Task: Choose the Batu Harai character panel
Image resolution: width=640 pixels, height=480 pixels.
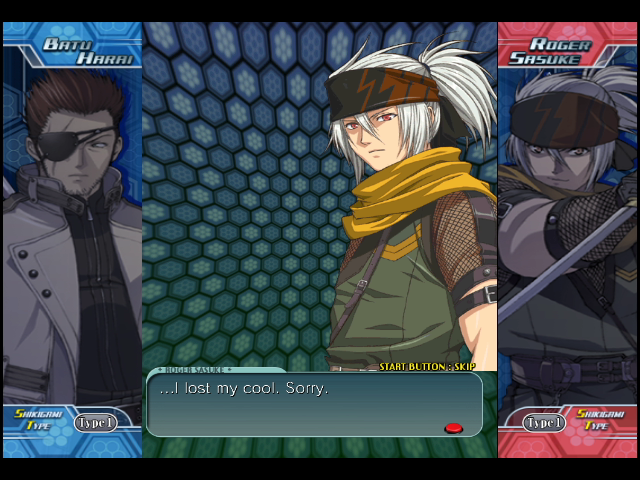Action: 72,230
